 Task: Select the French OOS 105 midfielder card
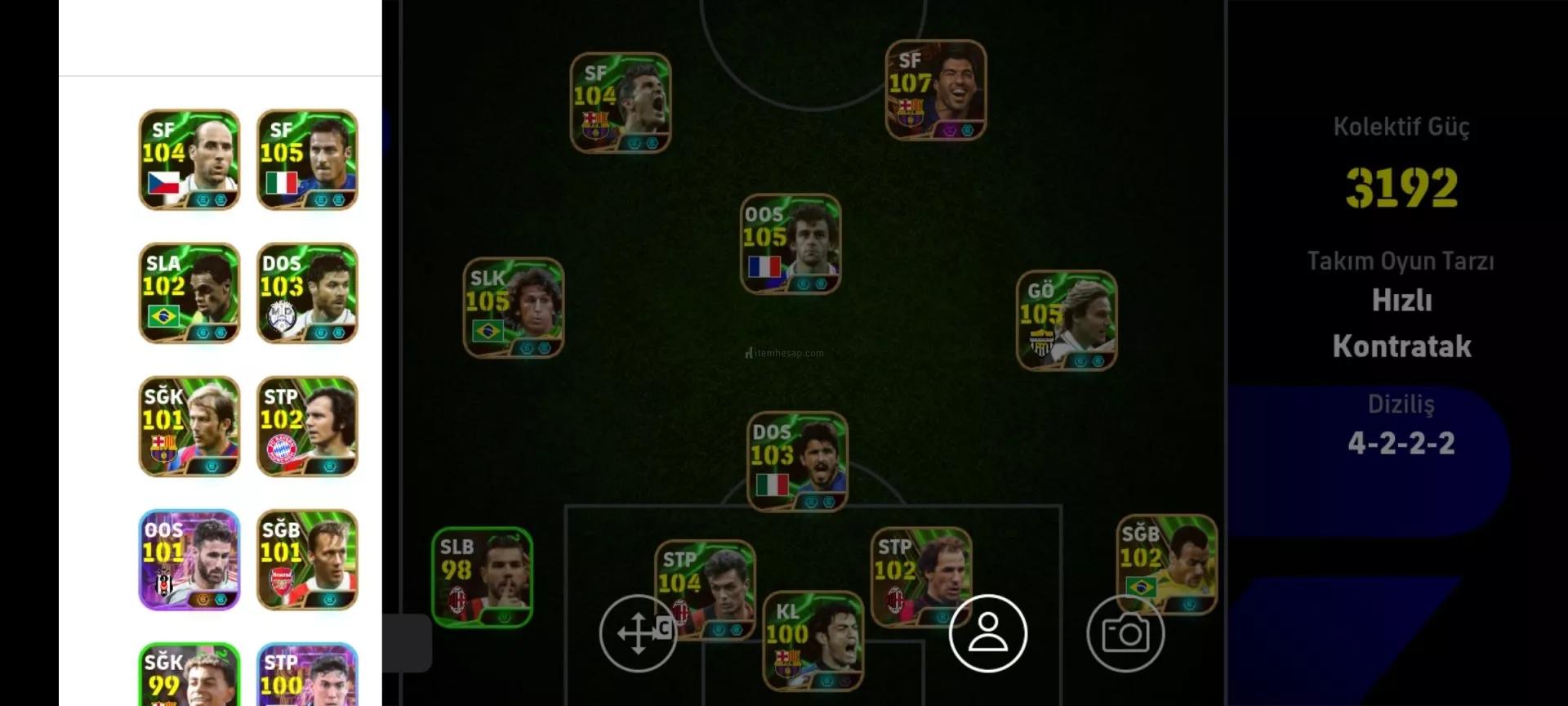pos(791,244)
